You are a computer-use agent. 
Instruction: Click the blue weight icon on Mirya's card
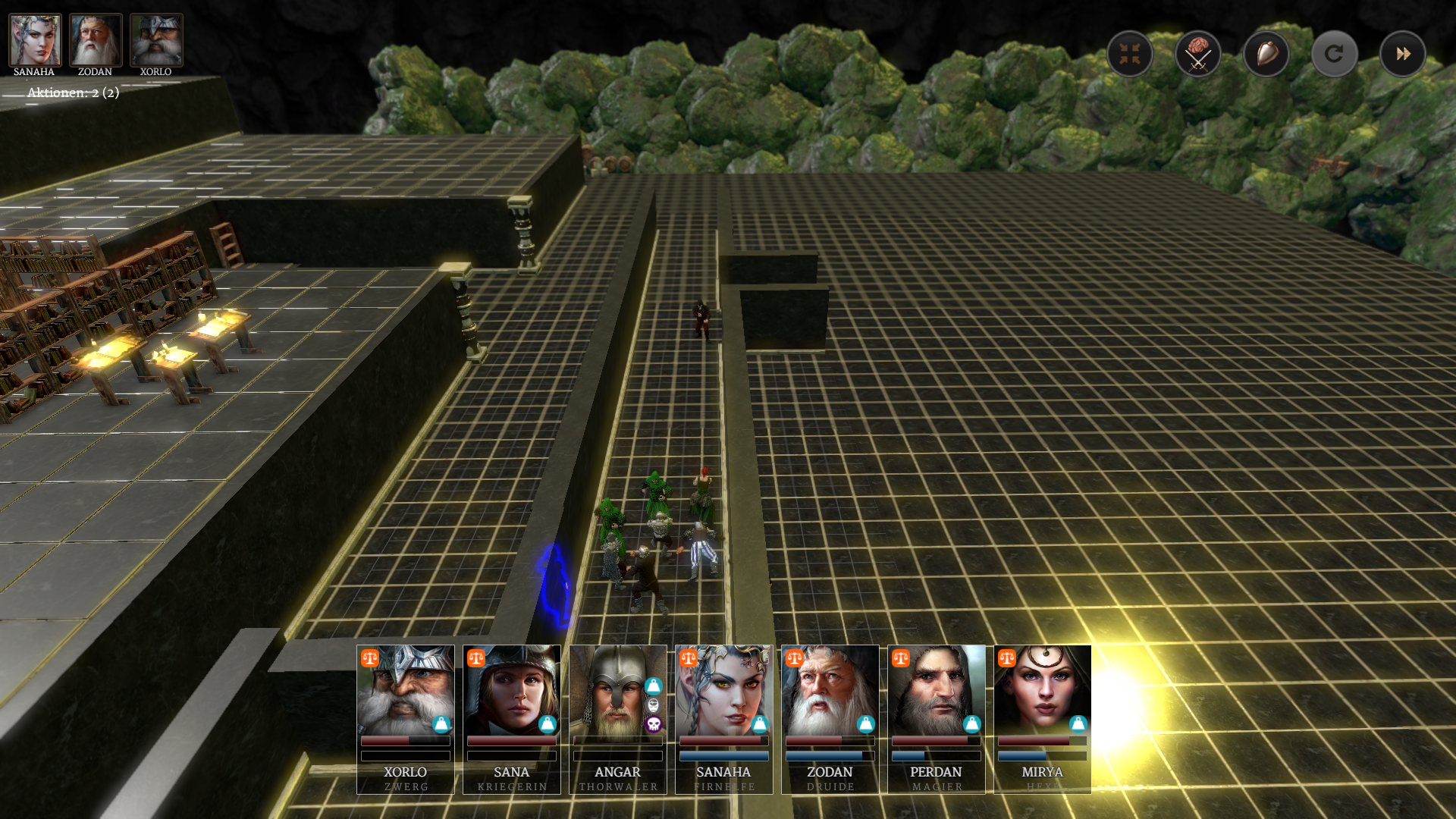click(x=1078, y=724)
